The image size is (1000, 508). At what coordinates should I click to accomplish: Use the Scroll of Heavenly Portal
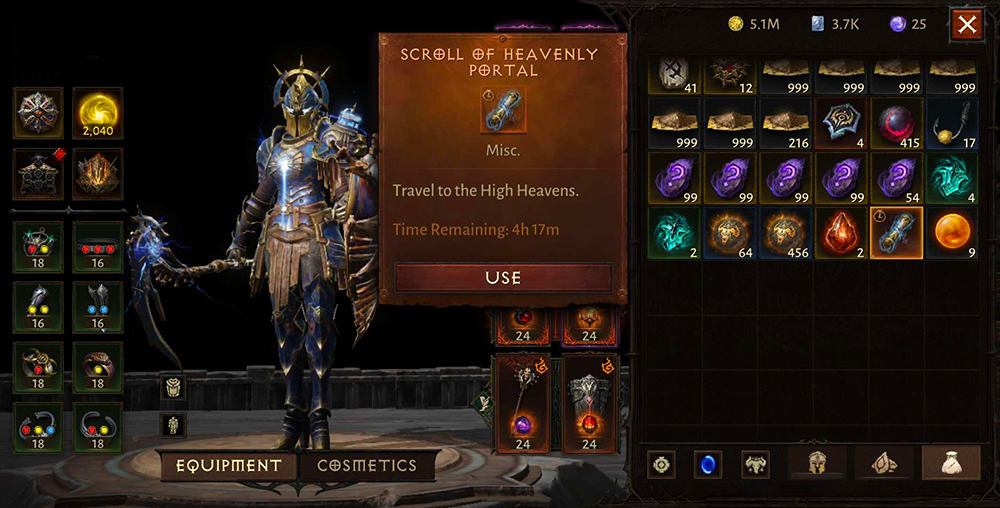point(503,277)
